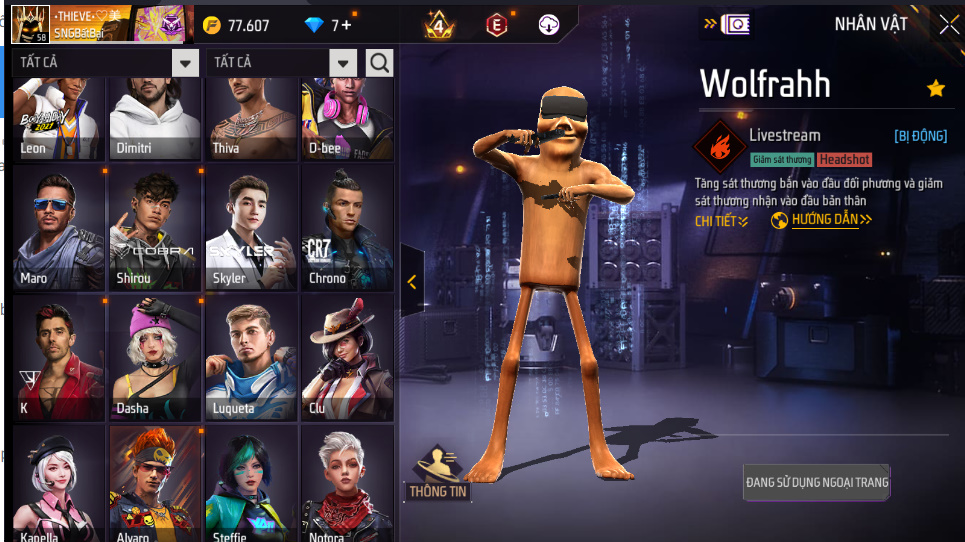Click the magnifying glass search button
This screenshot has width=965, height=542.
pos(380,63)
